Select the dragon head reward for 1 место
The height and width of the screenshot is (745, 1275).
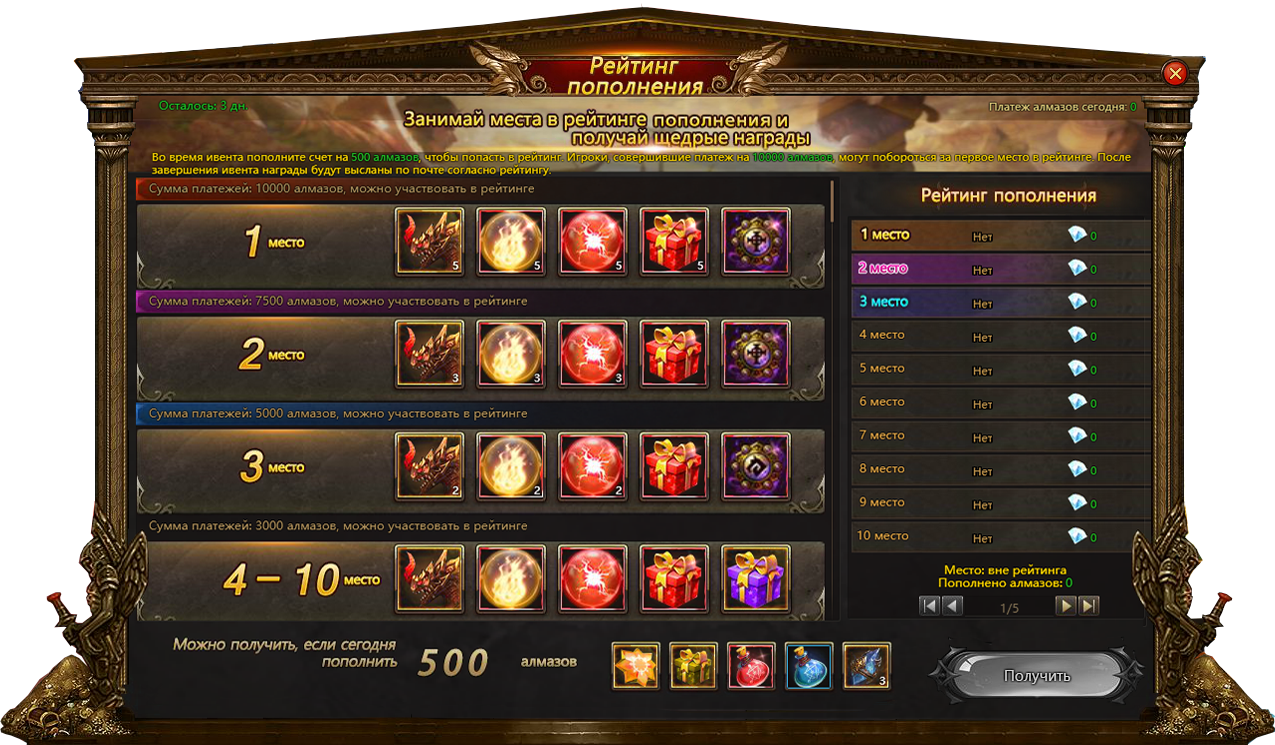(430, 242)
